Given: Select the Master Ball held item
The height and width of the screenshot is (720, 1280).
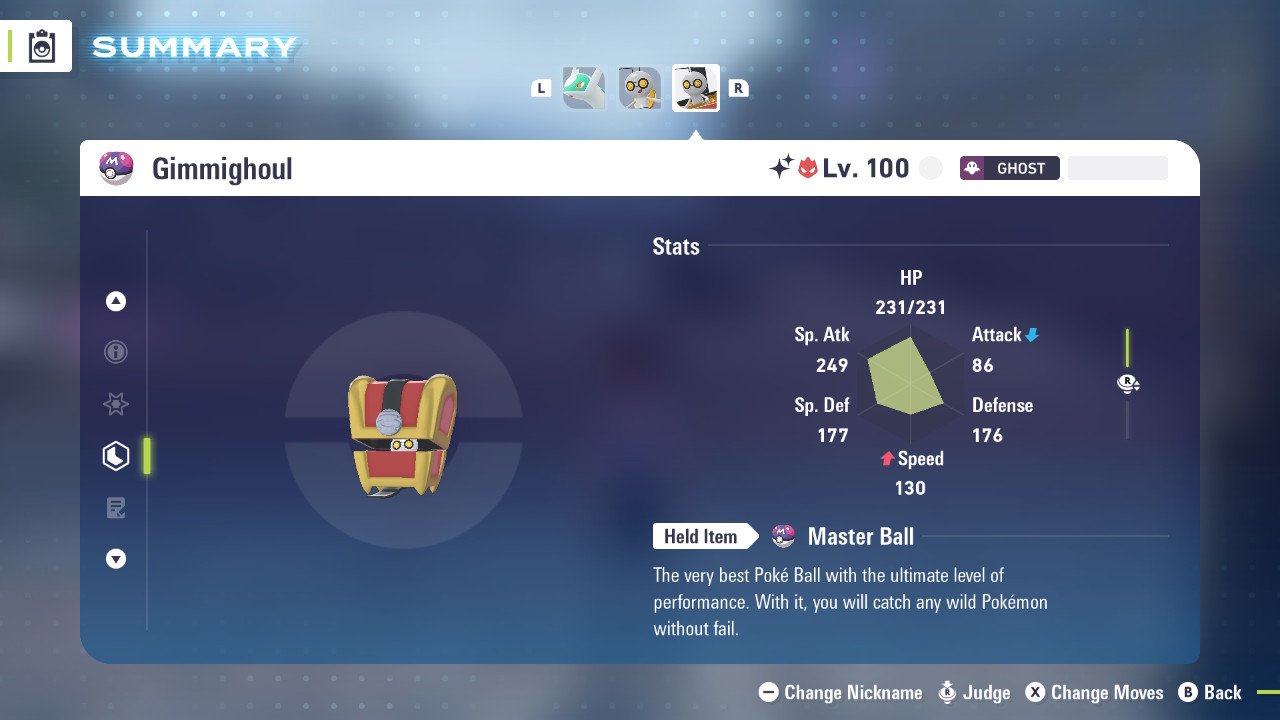Looking at the screenshot, I should click(x=859, y=537).
